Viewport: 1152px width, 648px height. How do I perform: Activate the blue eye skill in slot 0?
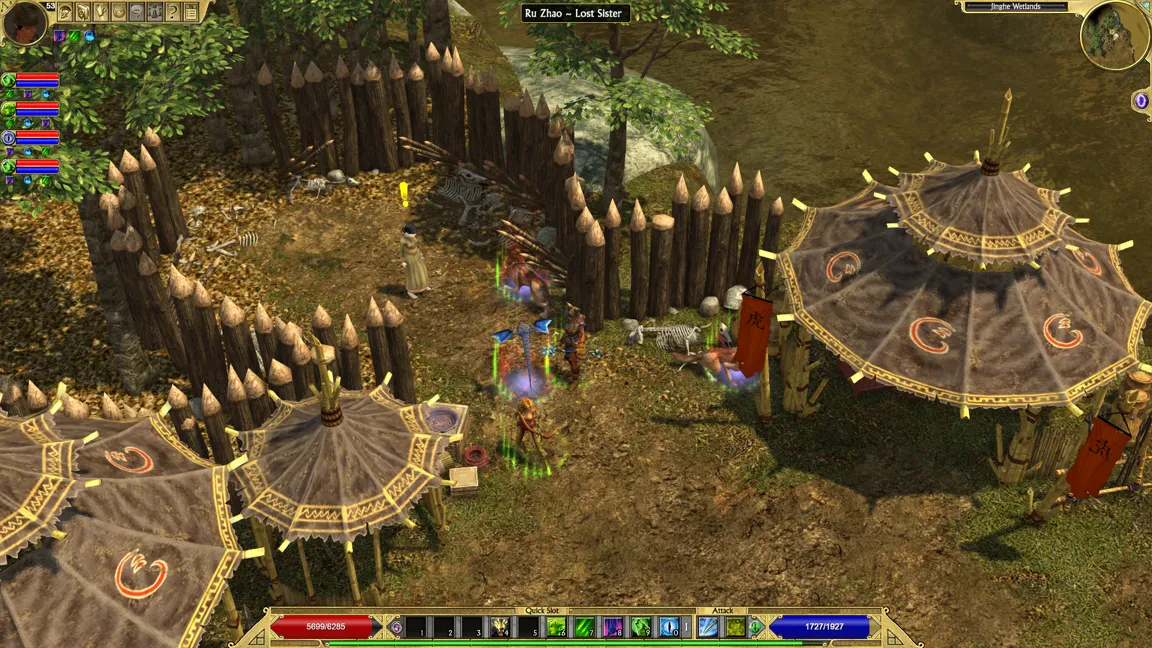coord(669,627)
